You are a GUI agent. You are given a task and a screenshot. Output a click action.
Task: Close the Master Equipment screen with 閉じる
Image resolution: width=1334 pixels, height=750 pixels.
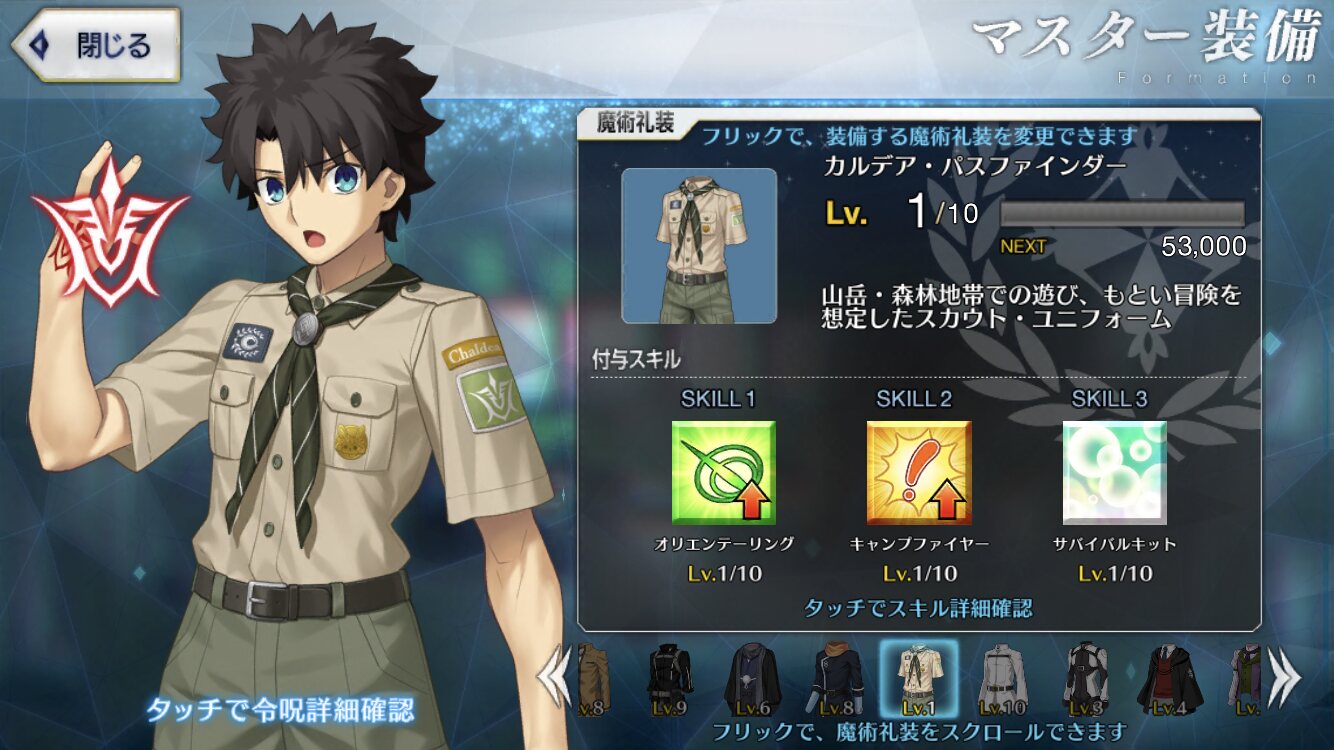click(x=97, y=45)
